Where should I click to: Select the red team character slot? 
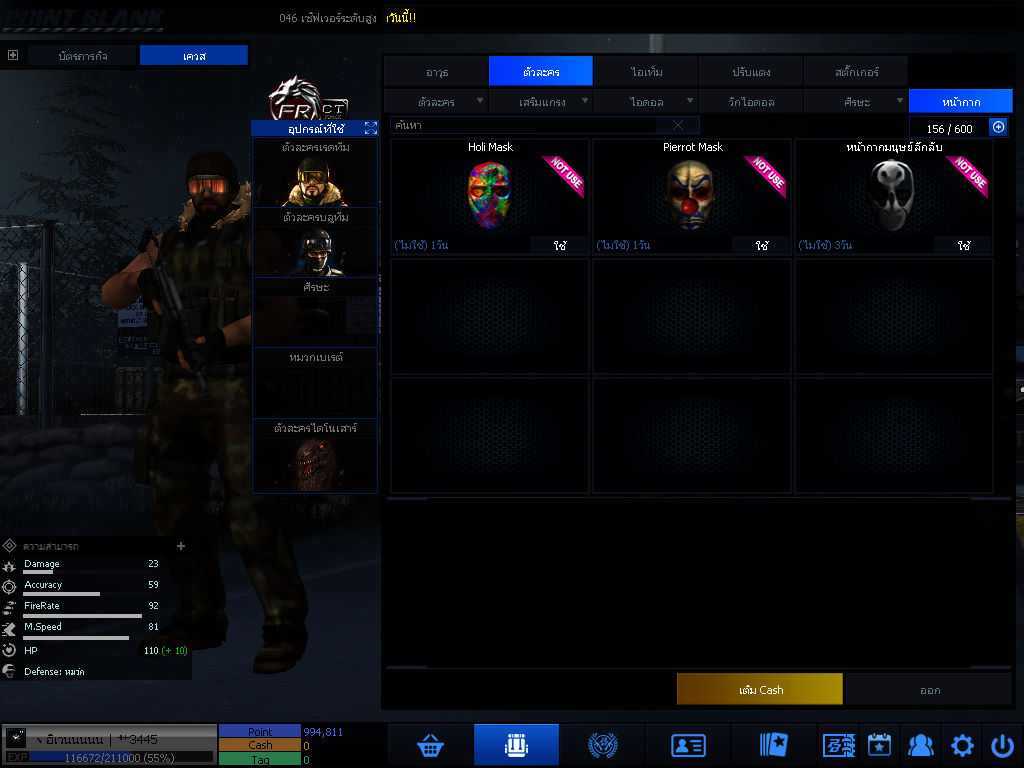(315, 181)
